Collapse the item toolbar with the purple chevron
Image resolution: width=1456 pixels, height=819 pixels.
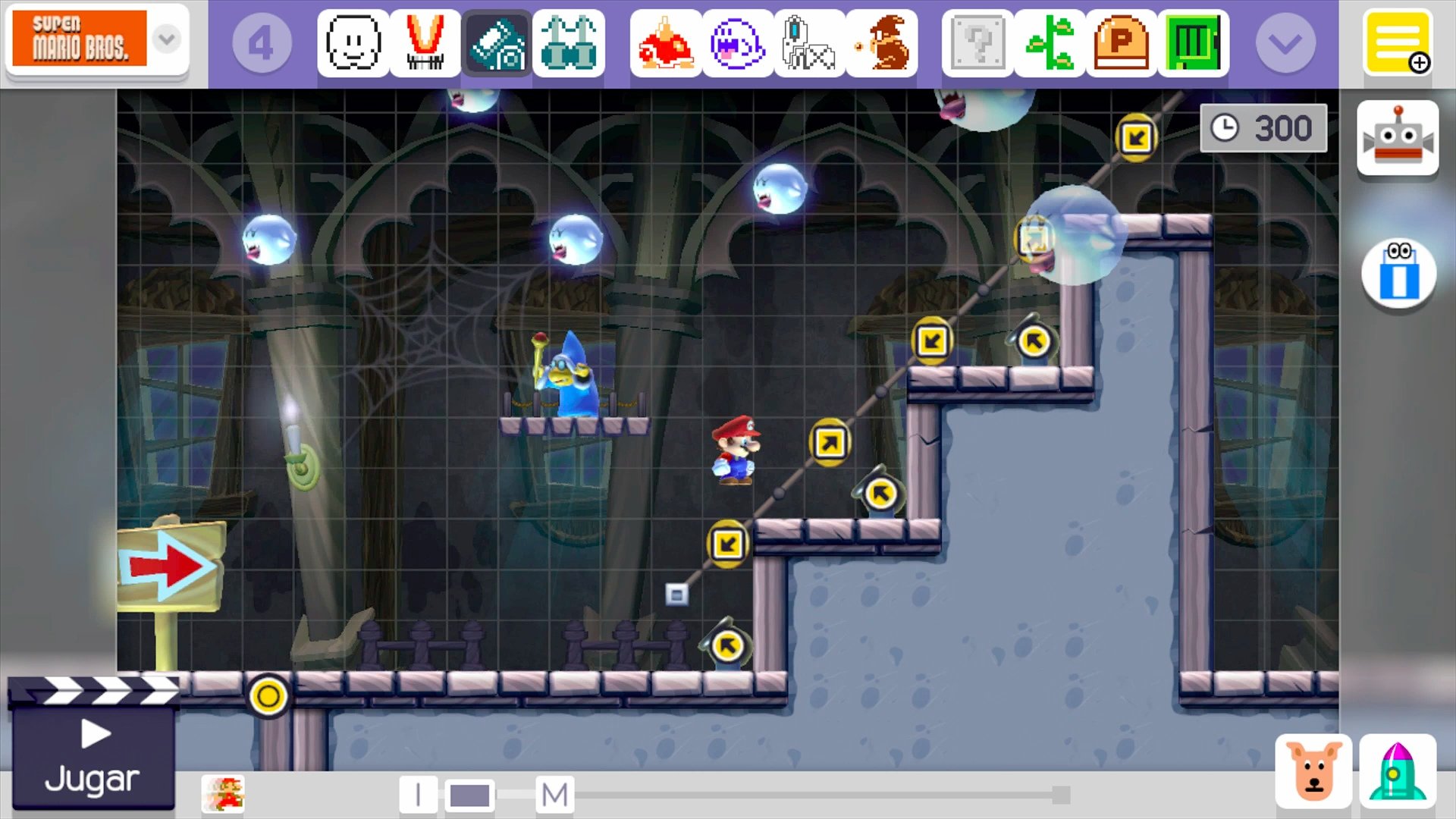tap(1285, 43)
